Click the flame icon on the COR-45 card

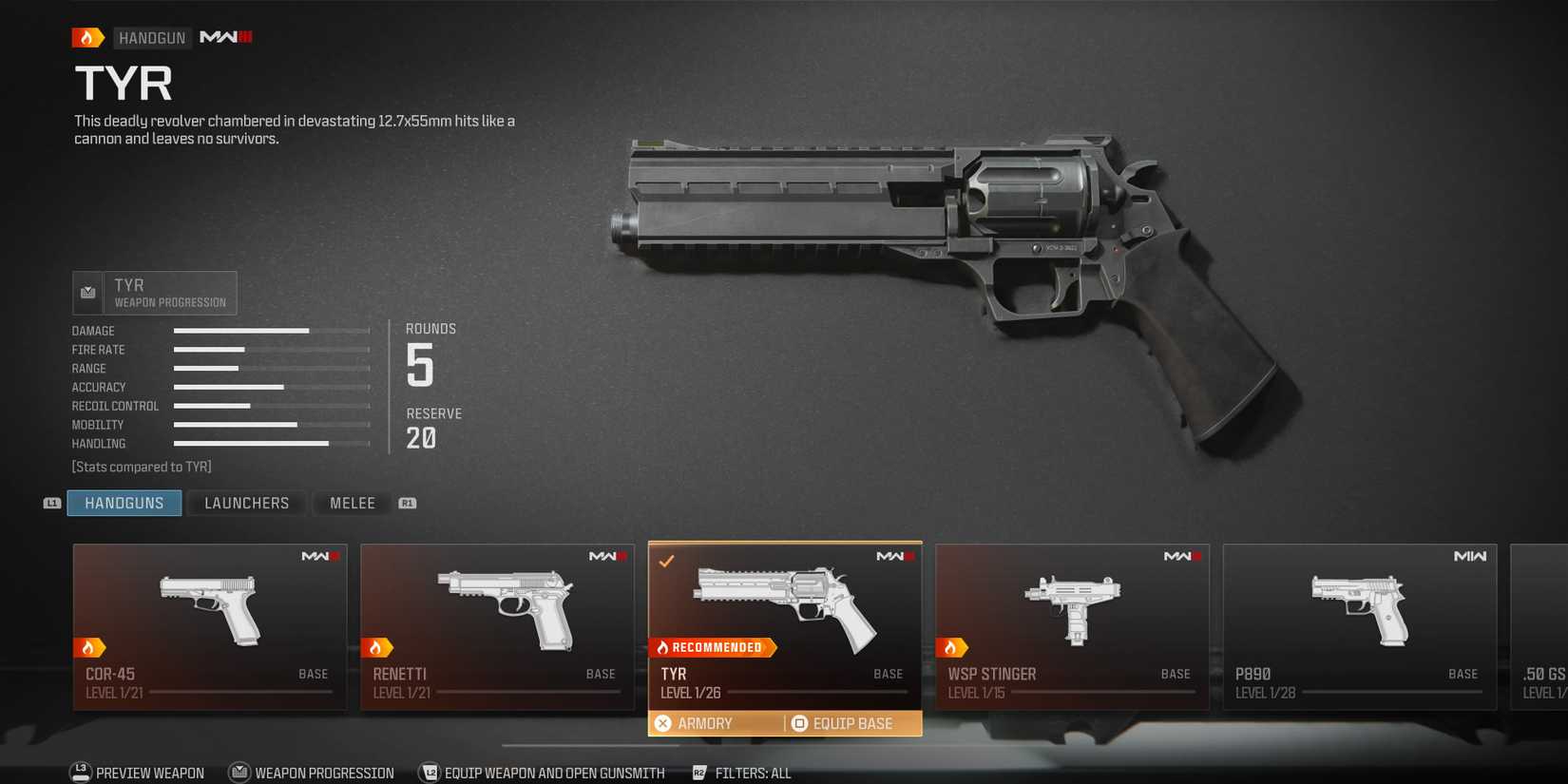[x=91, y=647]
